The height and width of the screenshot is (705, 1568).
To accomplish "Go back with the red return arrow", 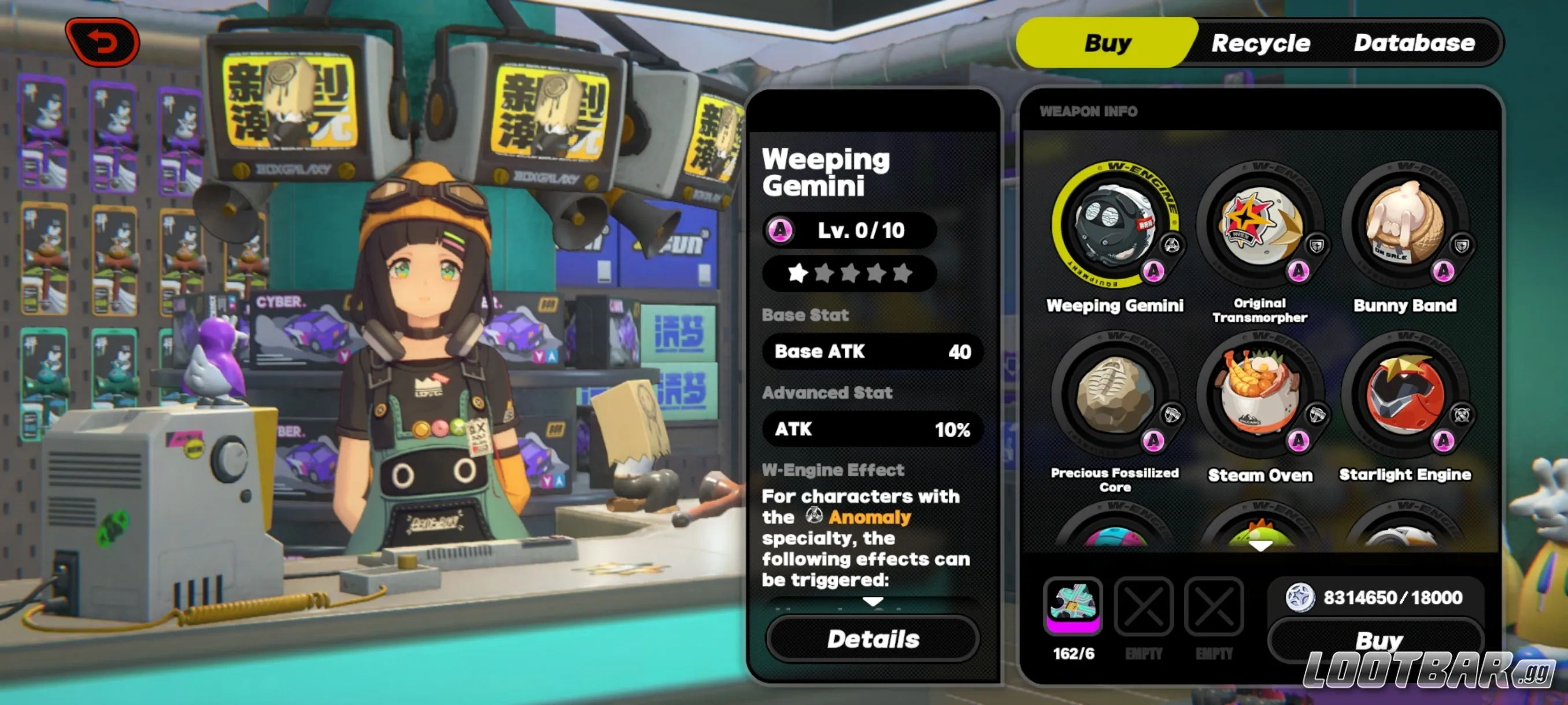I will click(103, 42).
